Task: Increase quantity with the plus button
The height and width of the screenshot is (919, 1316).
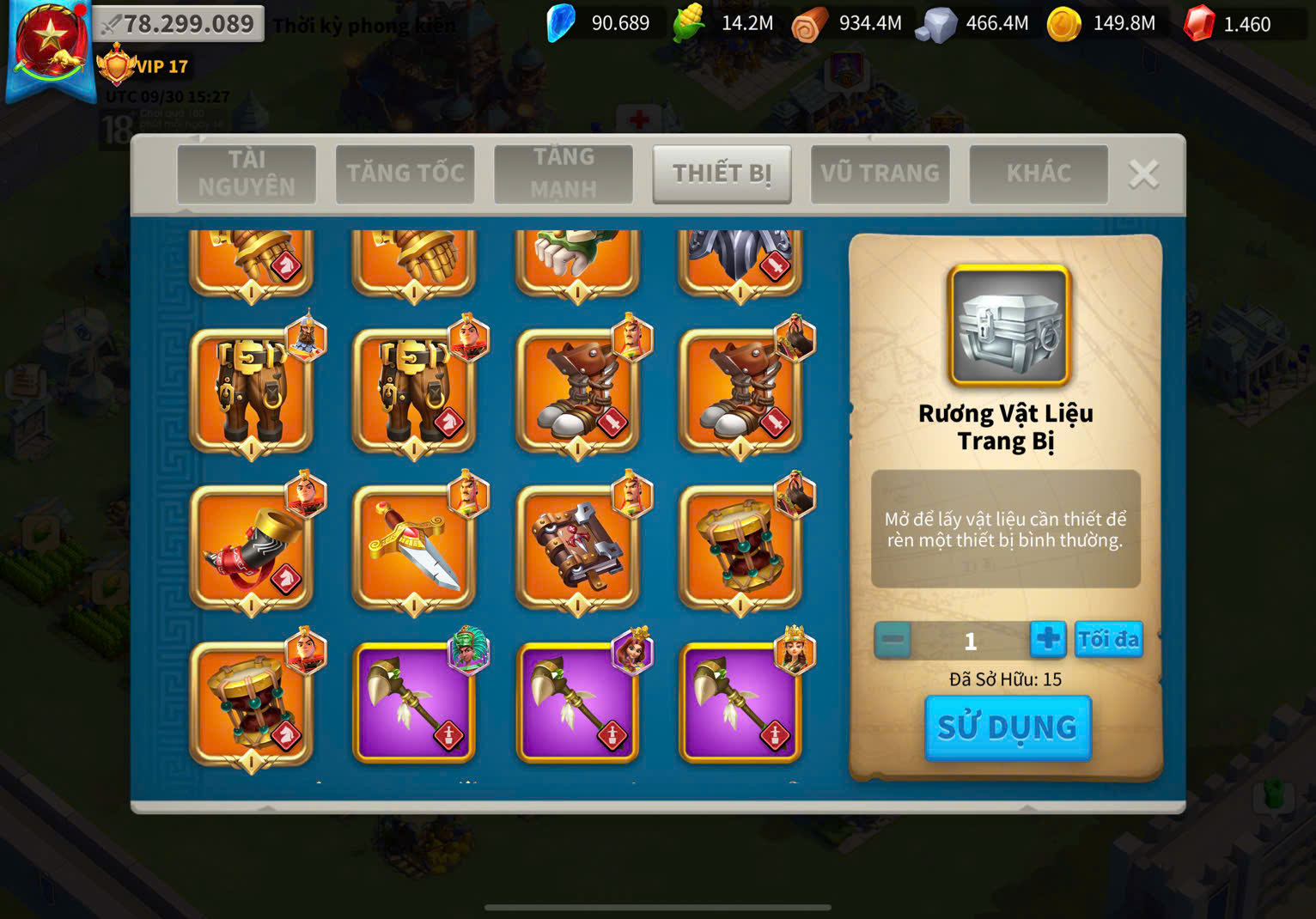Action: [1047, 640]
